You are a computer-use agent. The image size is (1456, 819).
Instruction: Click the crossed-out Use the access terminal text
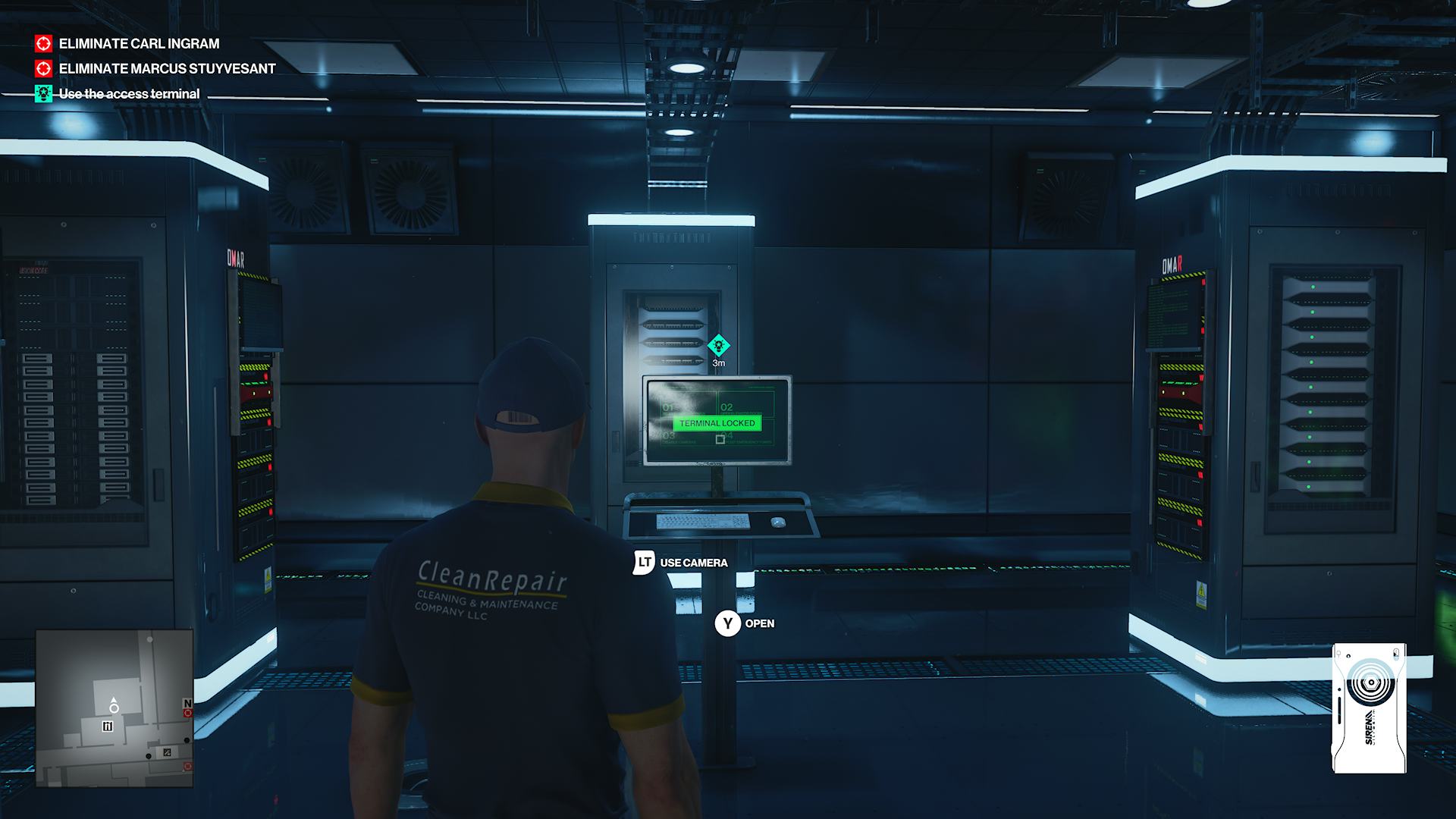point(129,95)
